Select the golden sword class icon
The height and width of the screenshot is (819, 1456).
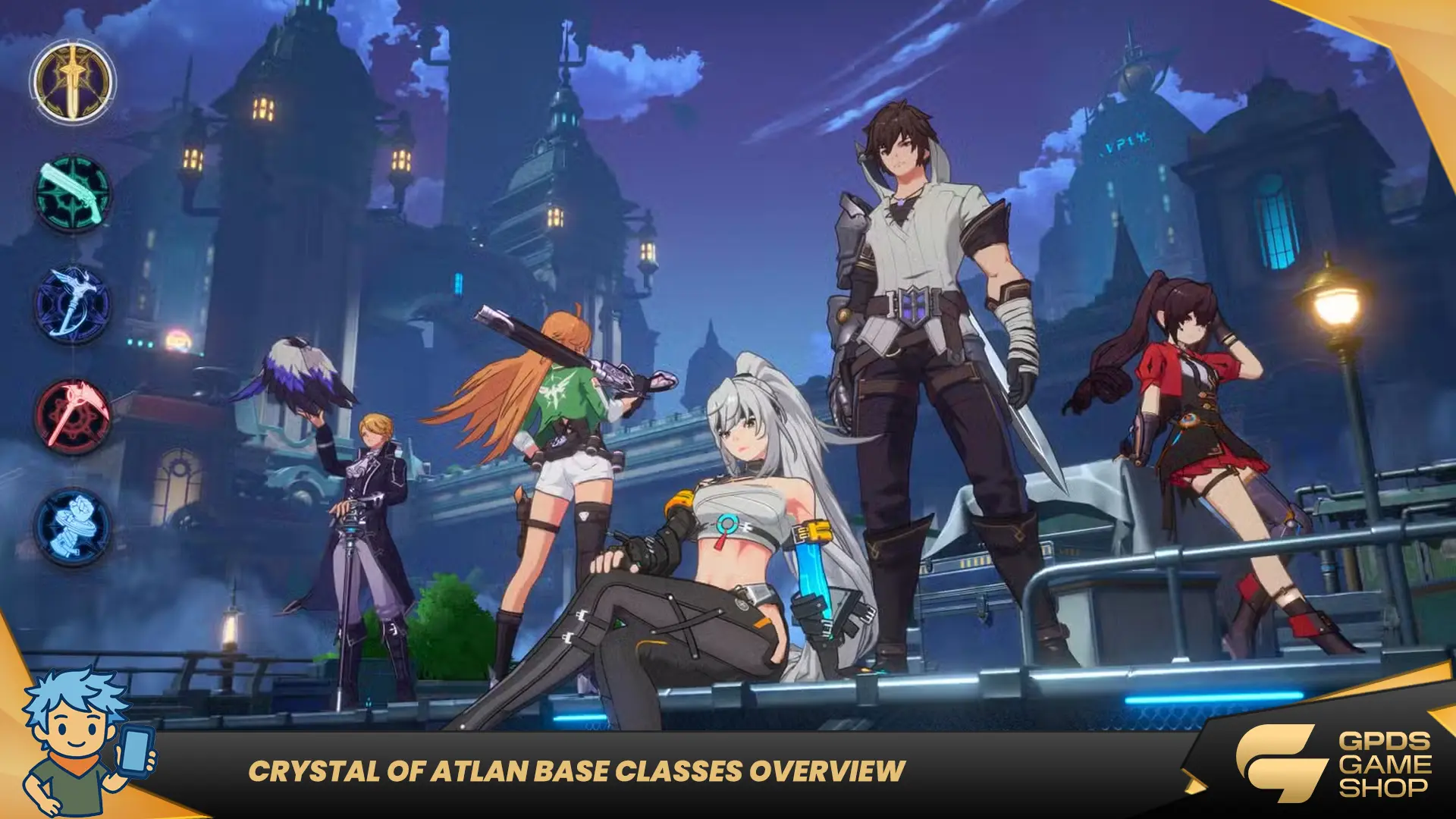pyautogui.click(x=73, y=82)
